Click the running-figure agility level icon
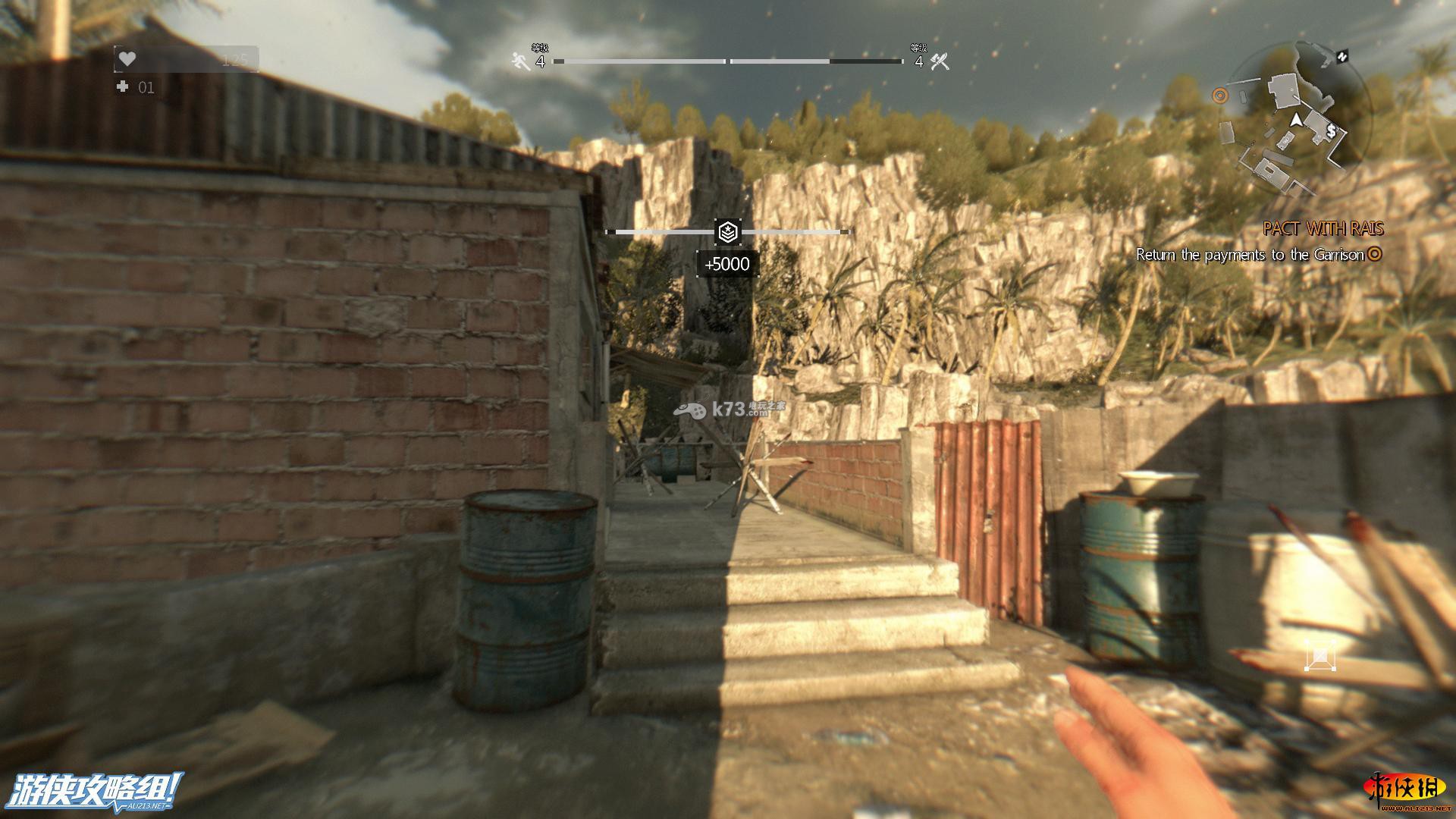 (x=520, y=62)
